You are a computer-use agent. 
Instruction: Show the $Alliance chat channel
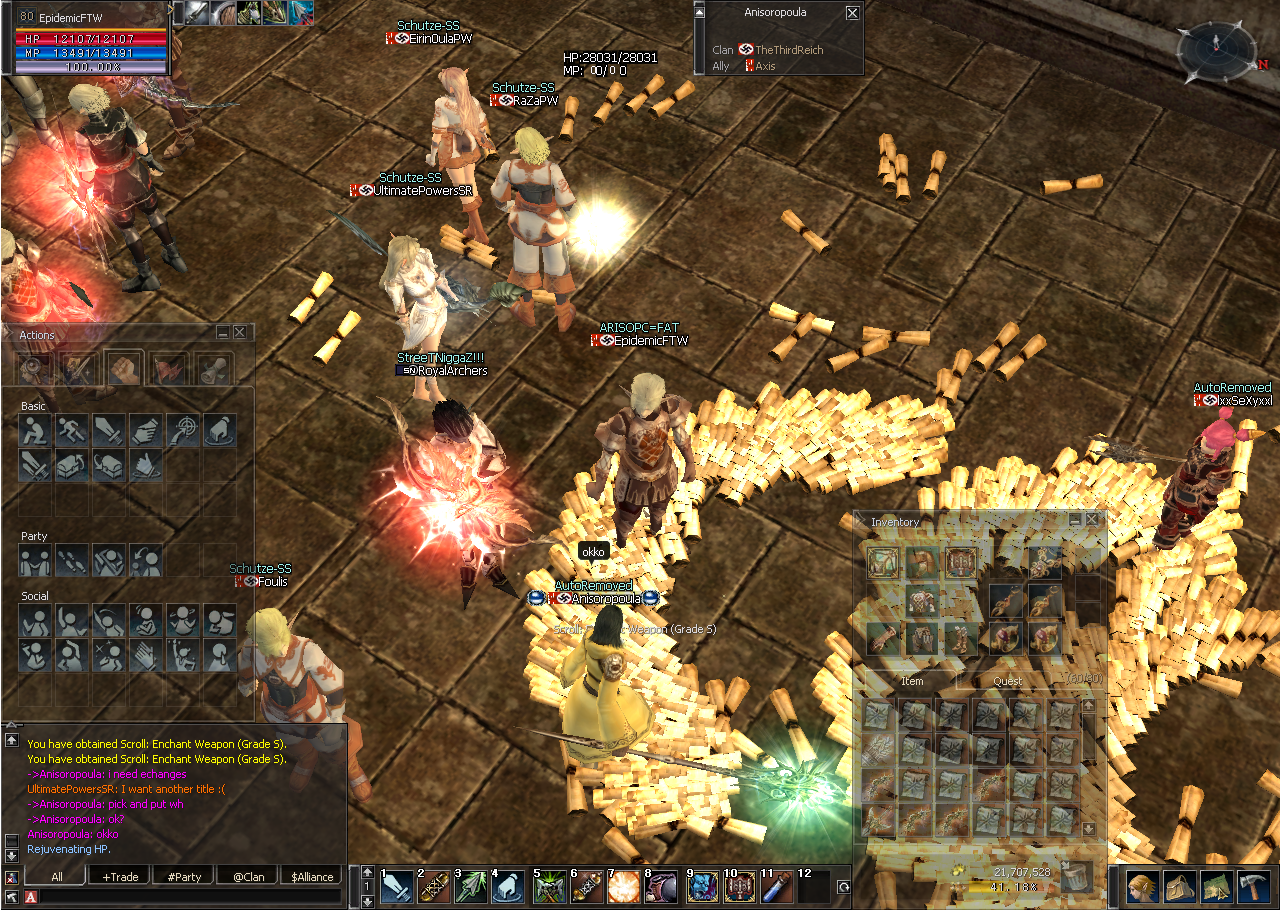point(311,877)
